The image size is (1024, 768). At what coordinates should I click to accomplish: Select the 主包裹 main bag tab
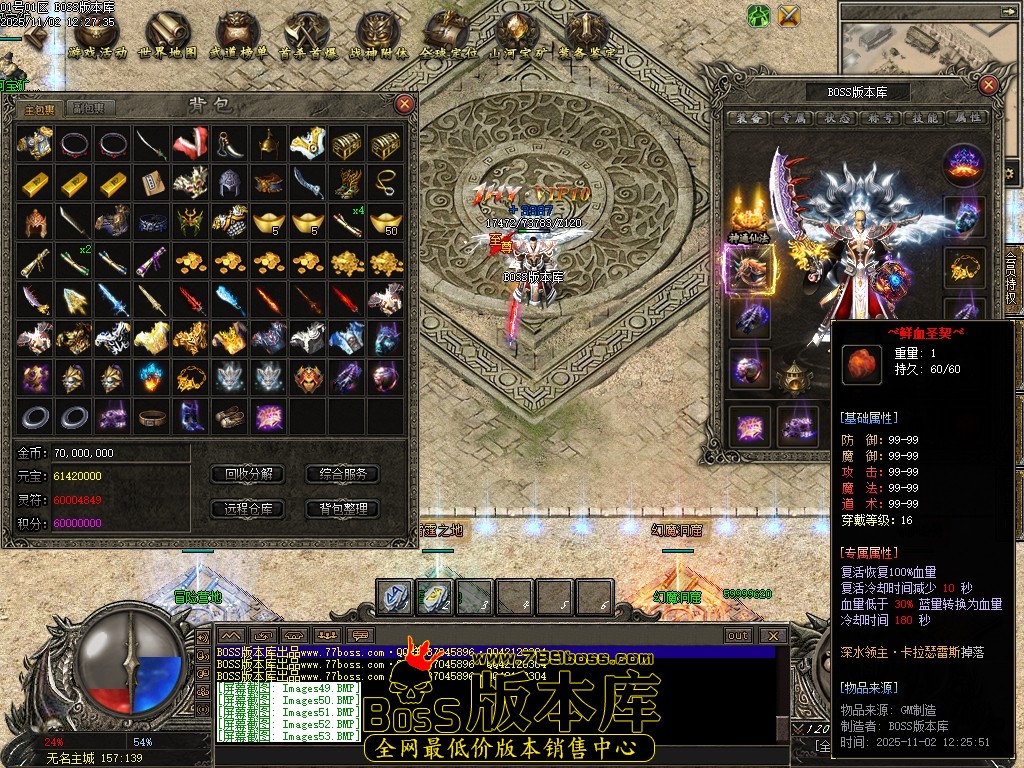(x=41, y=108)
